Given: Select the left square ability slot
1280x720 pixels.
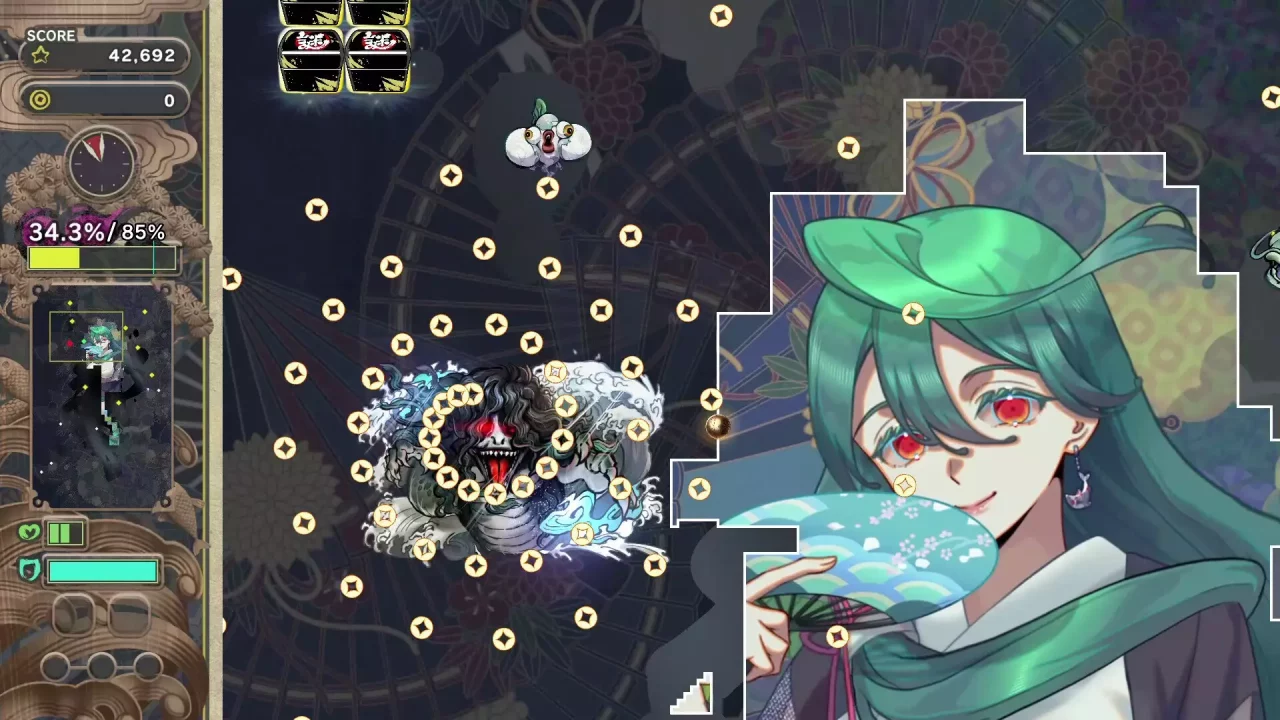Looking at the screenshot, I should click(x=74, y=614).
